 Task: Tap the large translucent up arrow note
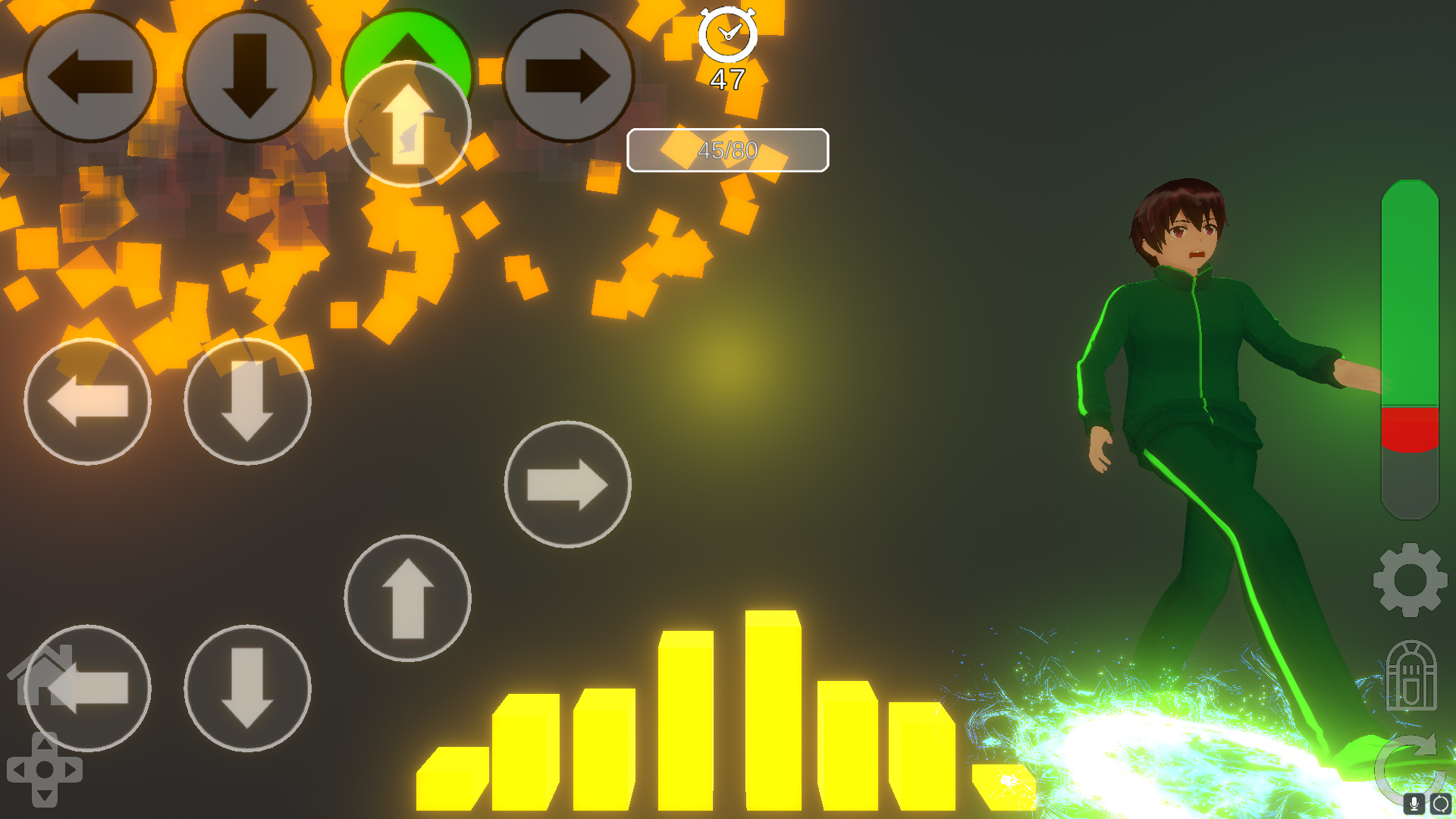click(x=408, y=124)
